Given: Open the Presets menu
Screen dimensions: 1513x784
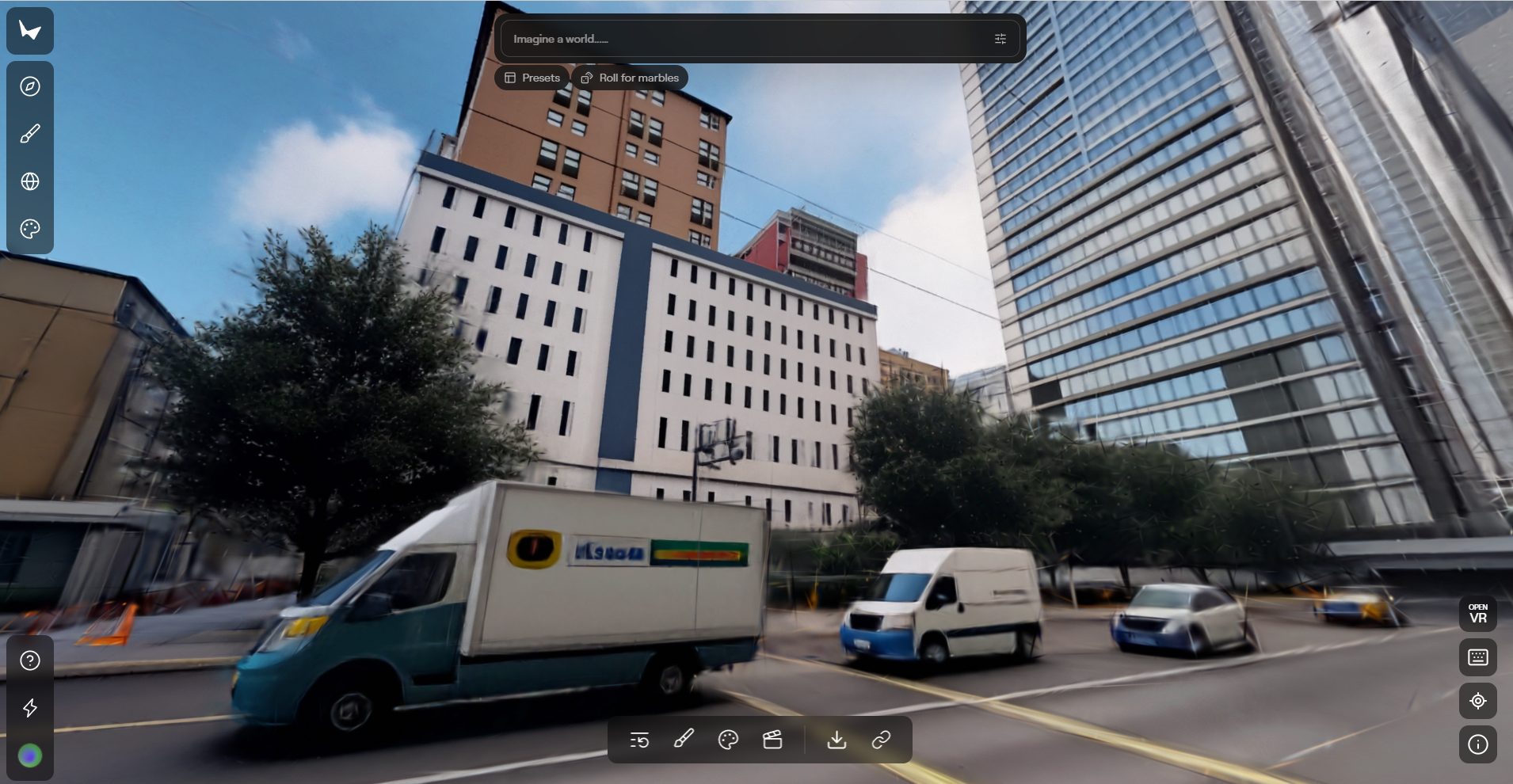Looking at the screenshot, I should (x=532, y=78).
